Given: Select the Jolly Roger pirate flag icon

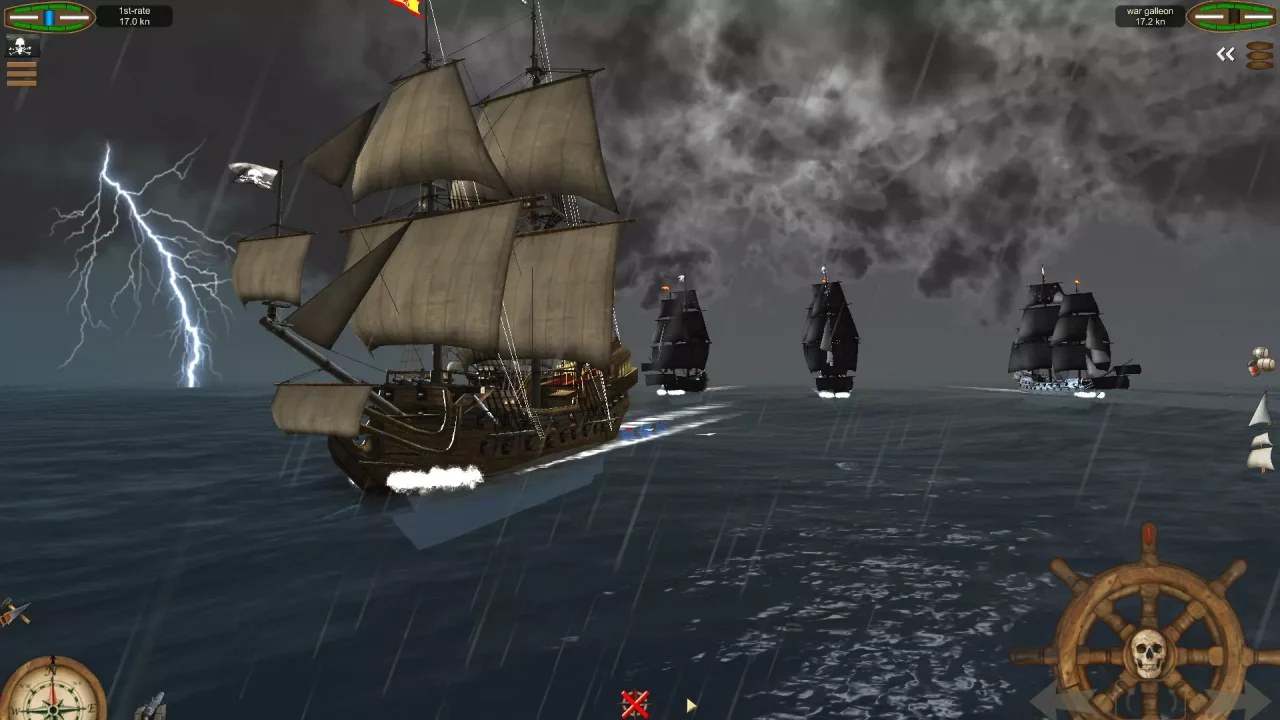Looking at the screenshot, I should click(22, 45).
